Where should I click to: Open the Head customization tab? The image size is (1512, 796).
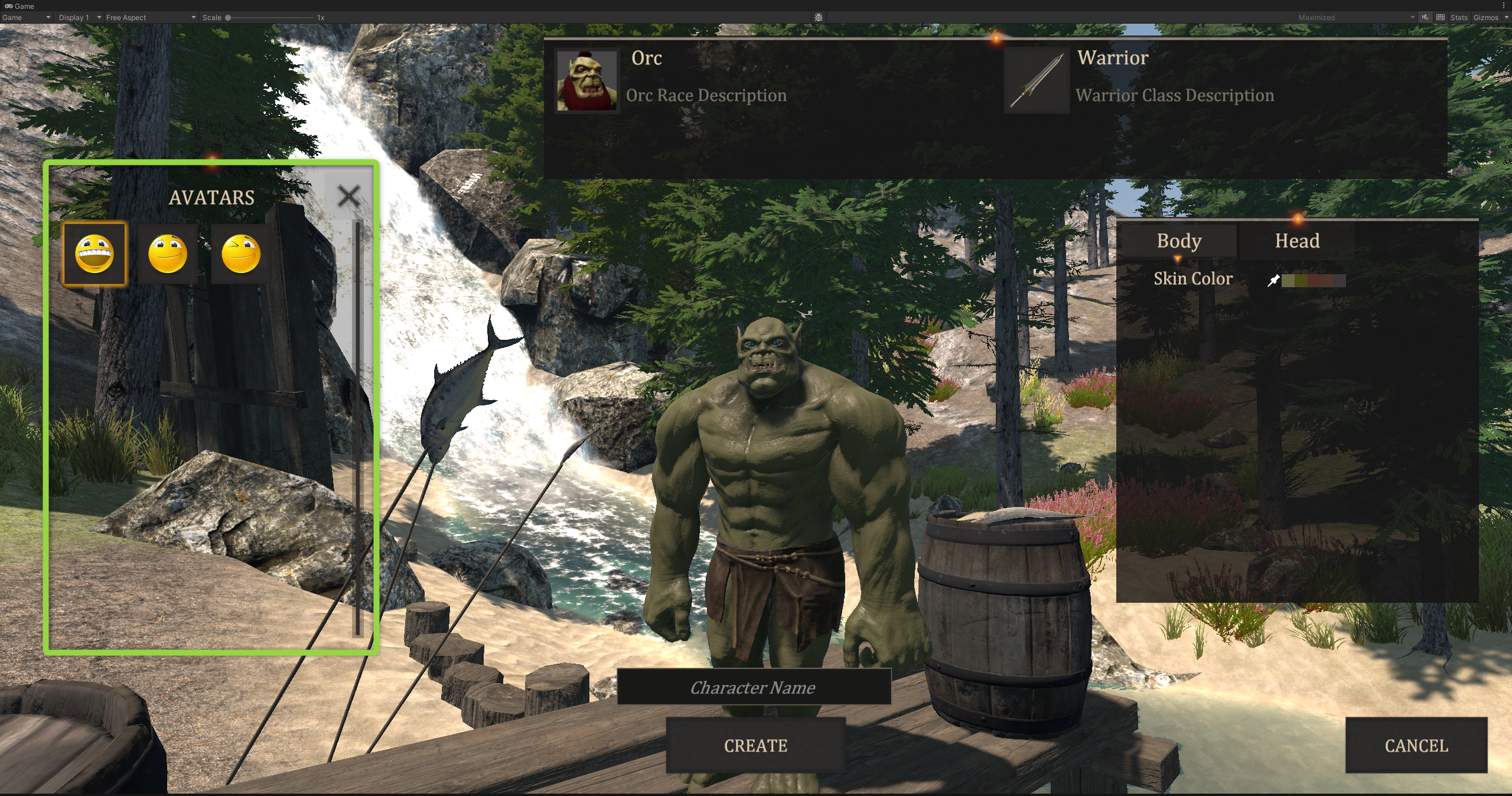1297,241
